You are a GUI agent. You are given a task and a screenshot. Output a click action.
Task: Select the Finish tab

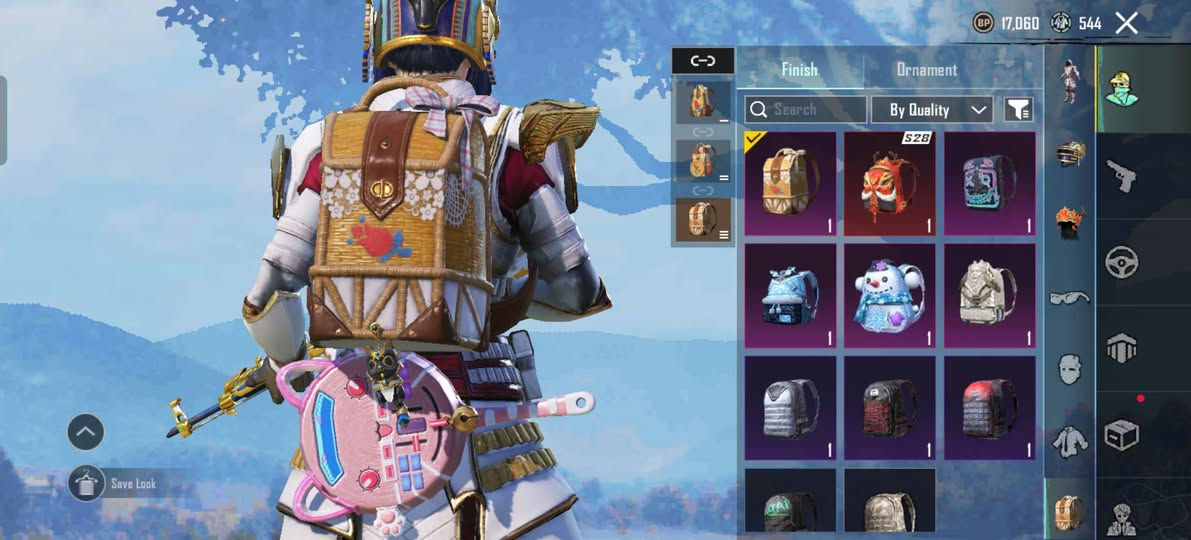(799, 70)
